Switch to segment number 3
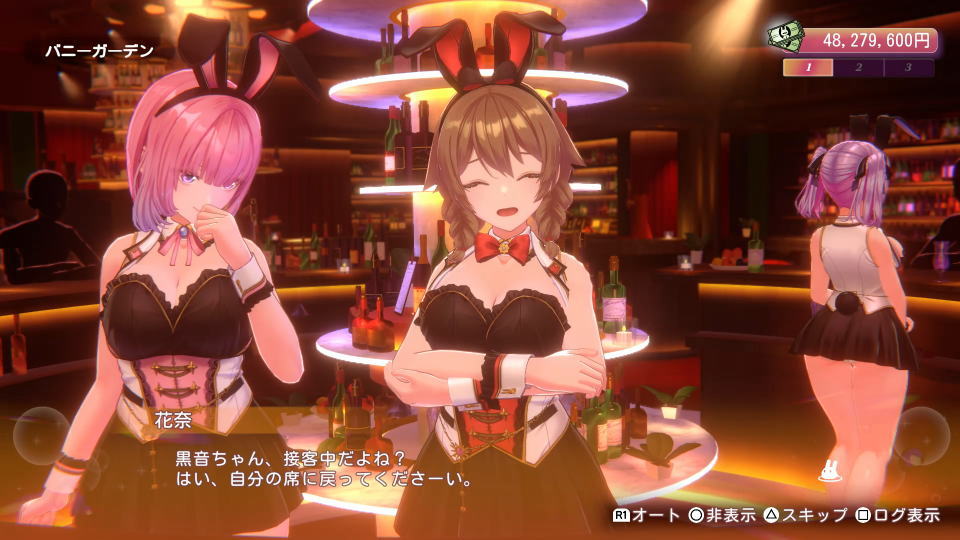 (908, 68)
